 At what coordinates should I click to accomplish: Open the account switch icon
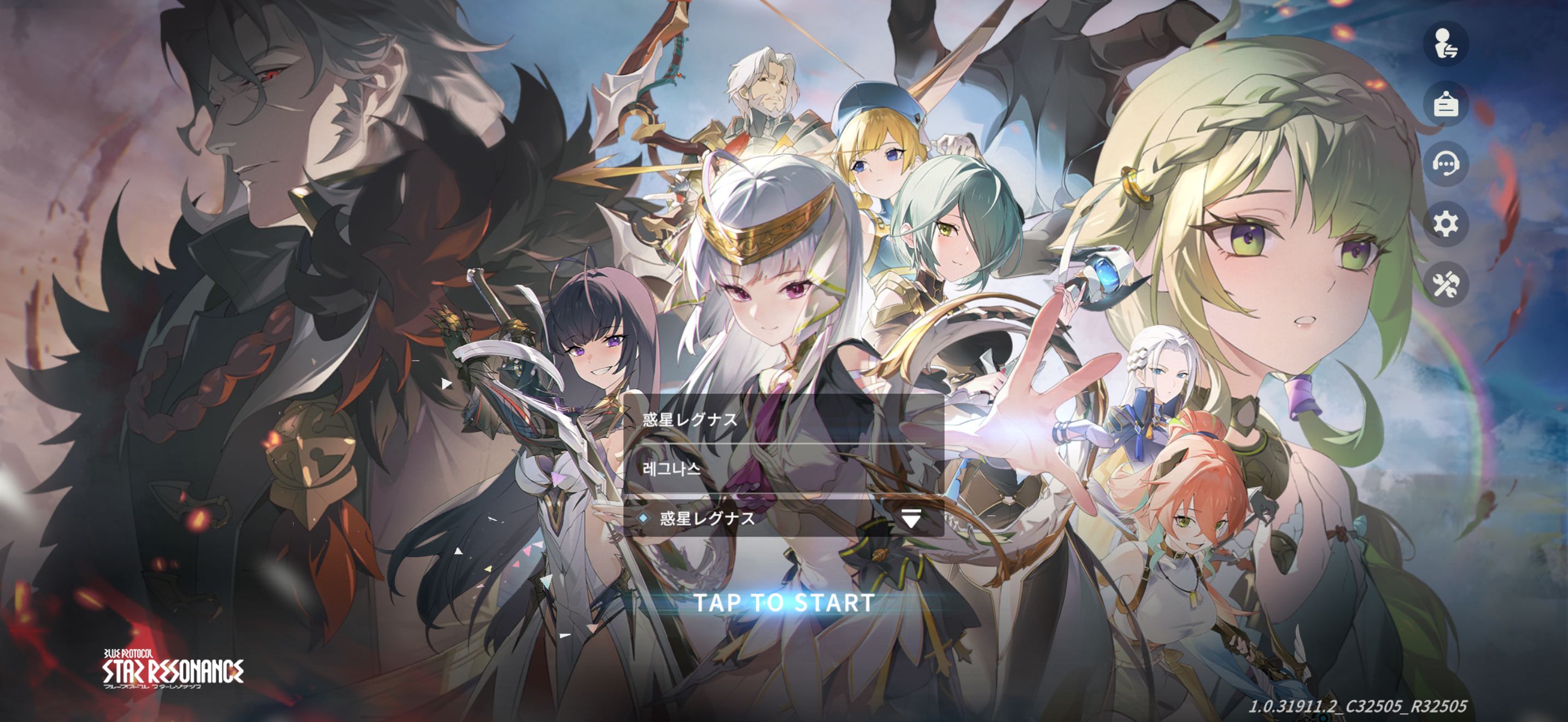click(1446, 44)
